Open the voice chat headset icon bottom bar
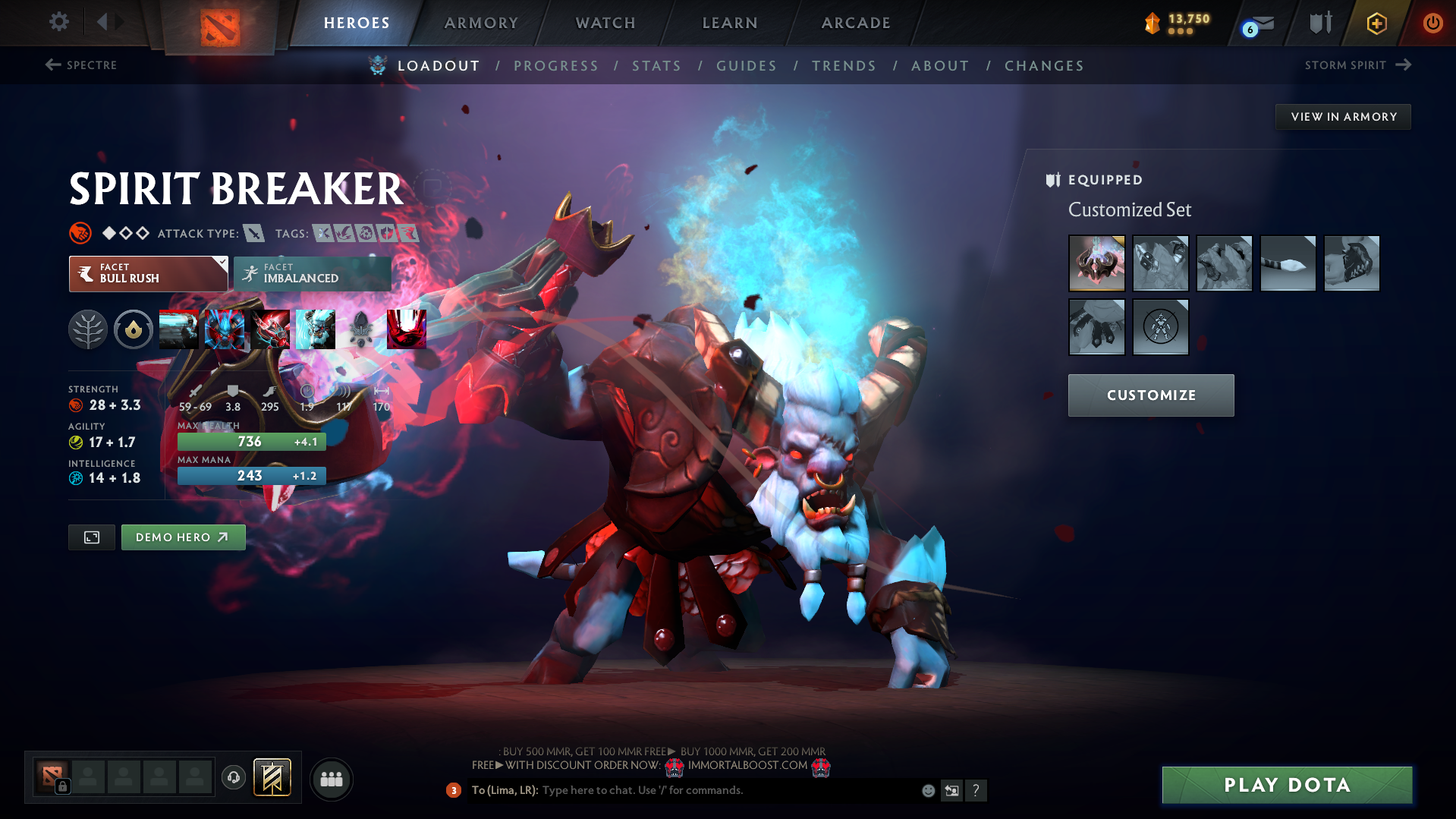1456x819 pixels. [233, 778]
